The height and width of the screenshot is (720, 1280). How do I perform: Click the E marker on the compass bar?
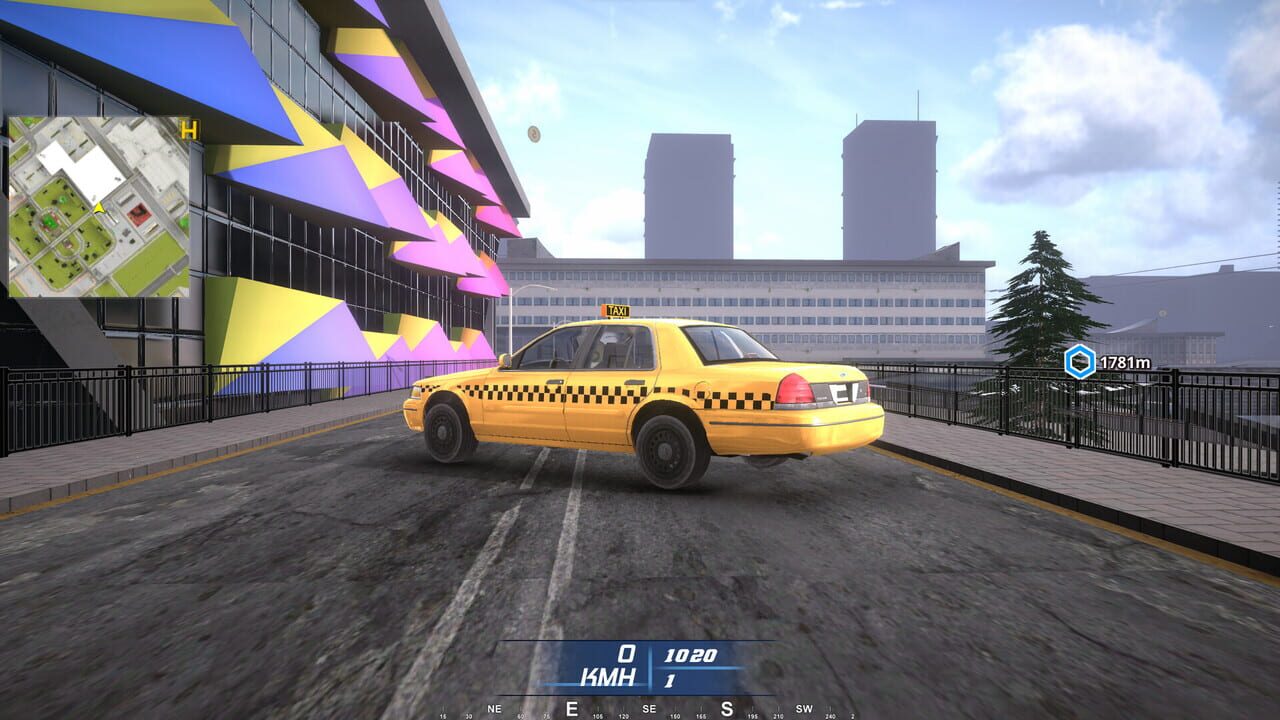pyautogui.click(x=571, y=708)
